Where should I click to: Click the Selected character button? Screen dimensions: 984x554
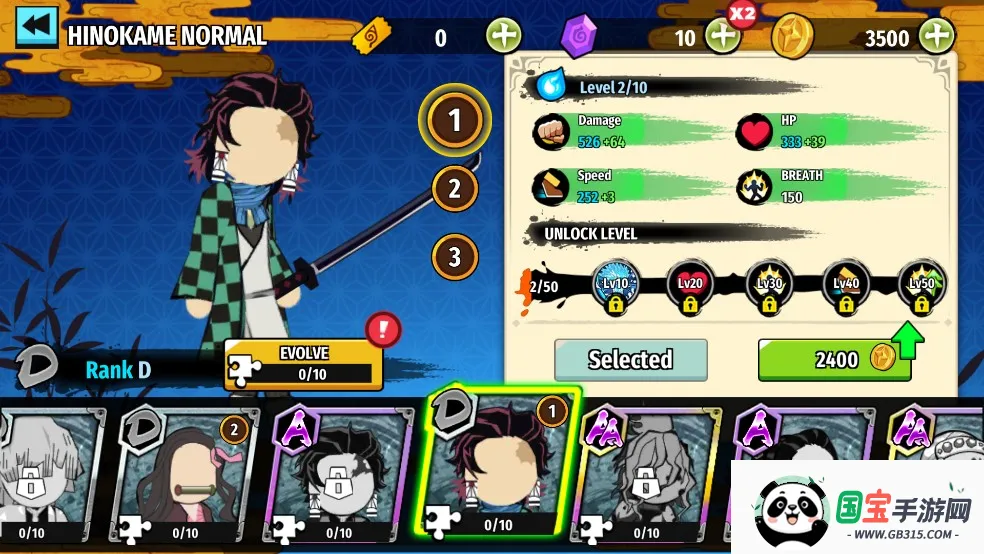[x=630, y=360]
